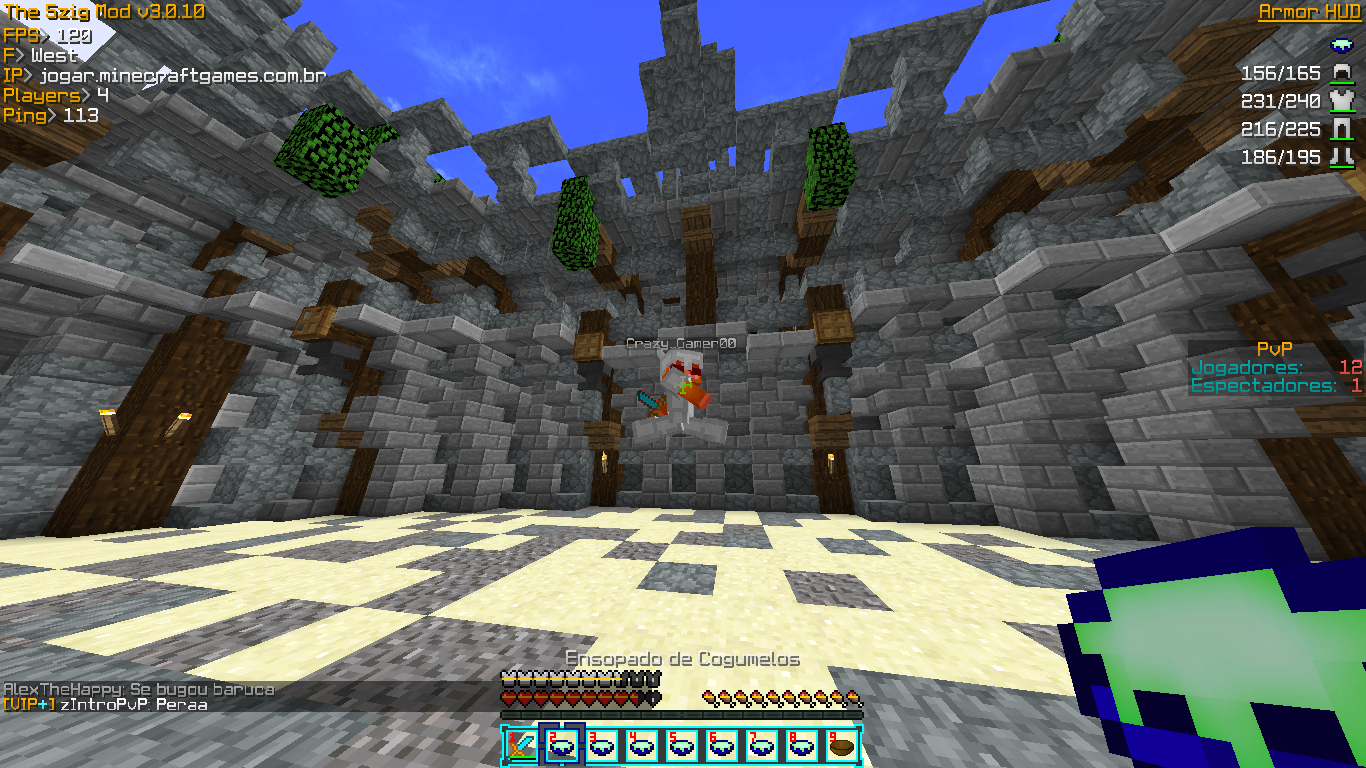1366x768 pixels.
Task: Click the helmet icon in the Armor HUD
Action: [x=1341, y=74]
